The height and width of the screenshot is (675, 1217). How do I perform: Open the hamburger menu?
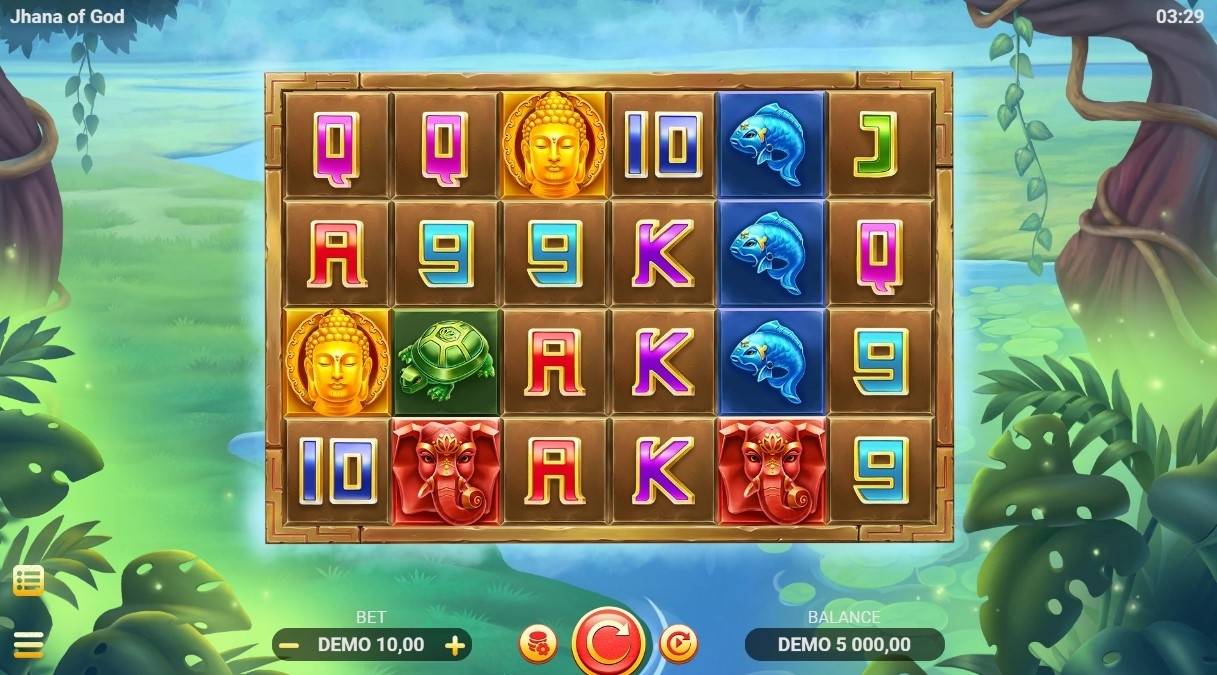coord(28,645)
